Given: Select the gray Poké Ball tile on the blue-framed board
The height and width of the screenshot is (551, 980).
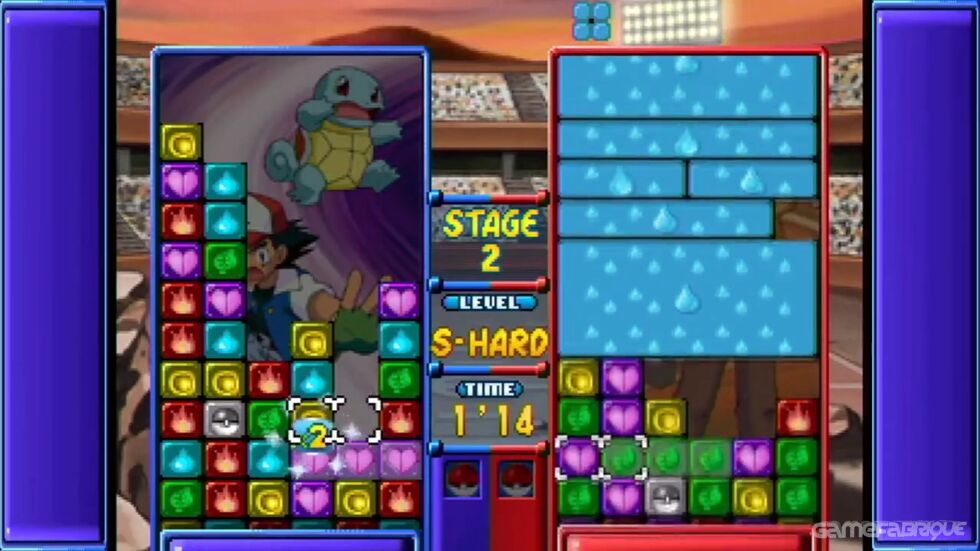Looking at the screenshot, I should click(225, 419).
